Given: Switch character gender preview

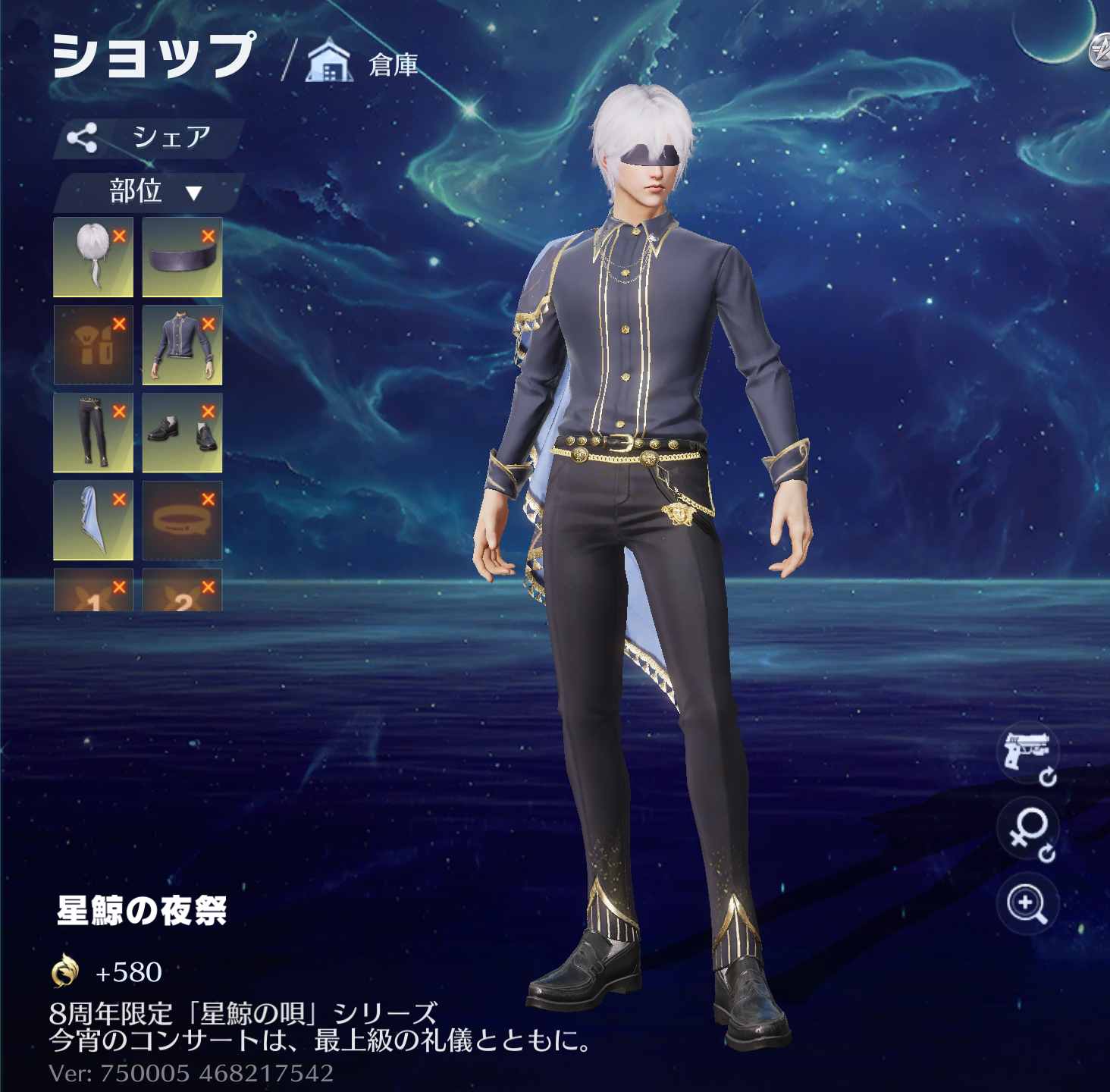Looking at the screenshot, I should 1027,830.
